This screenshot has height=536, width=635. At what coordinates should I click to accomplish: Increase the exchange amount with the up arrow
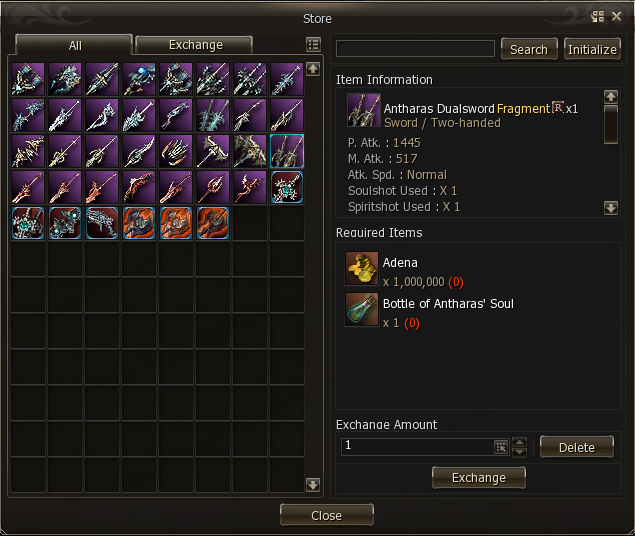[x=519, y=442]
